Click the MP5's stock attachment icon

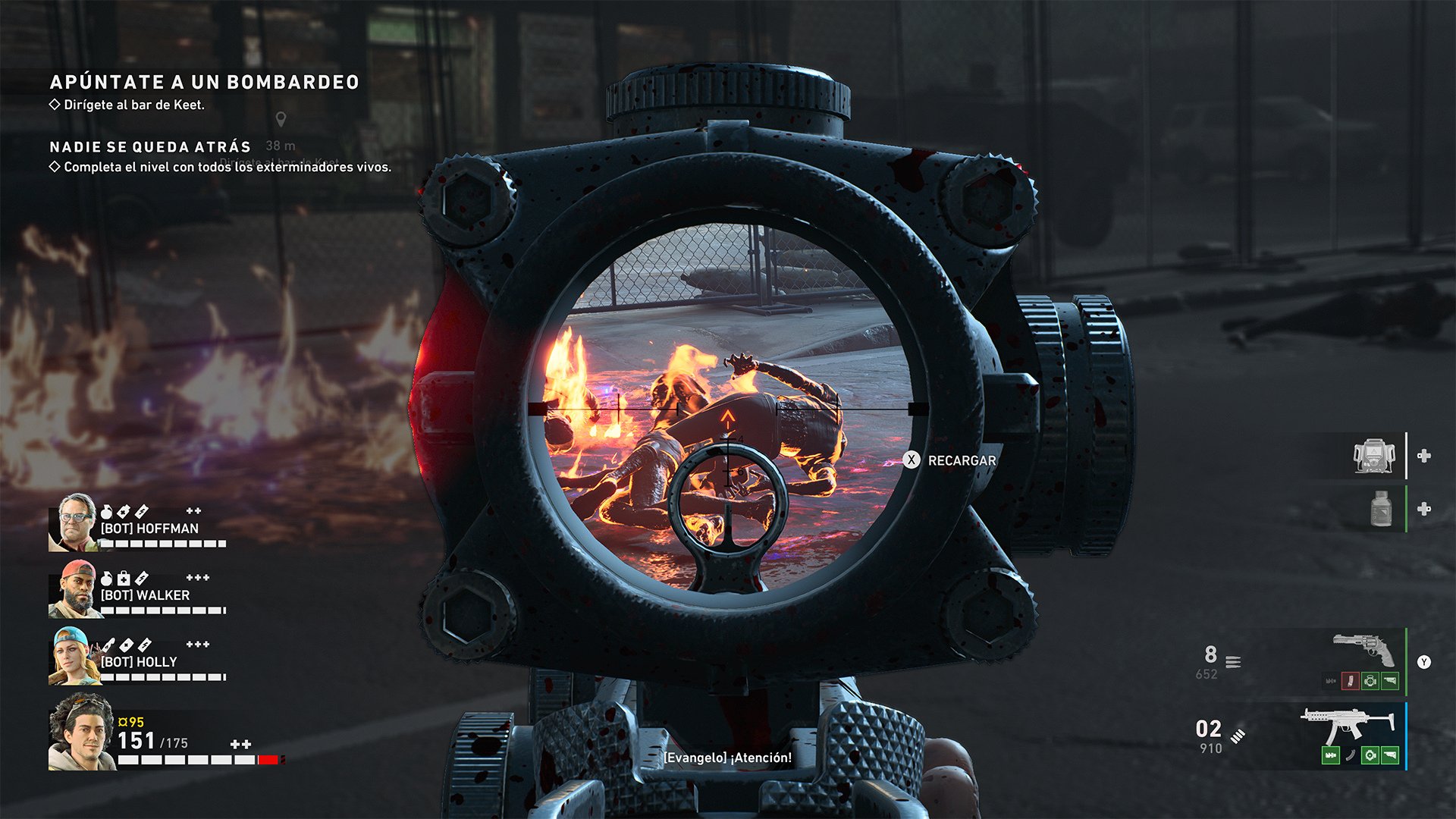(1390, 757)
